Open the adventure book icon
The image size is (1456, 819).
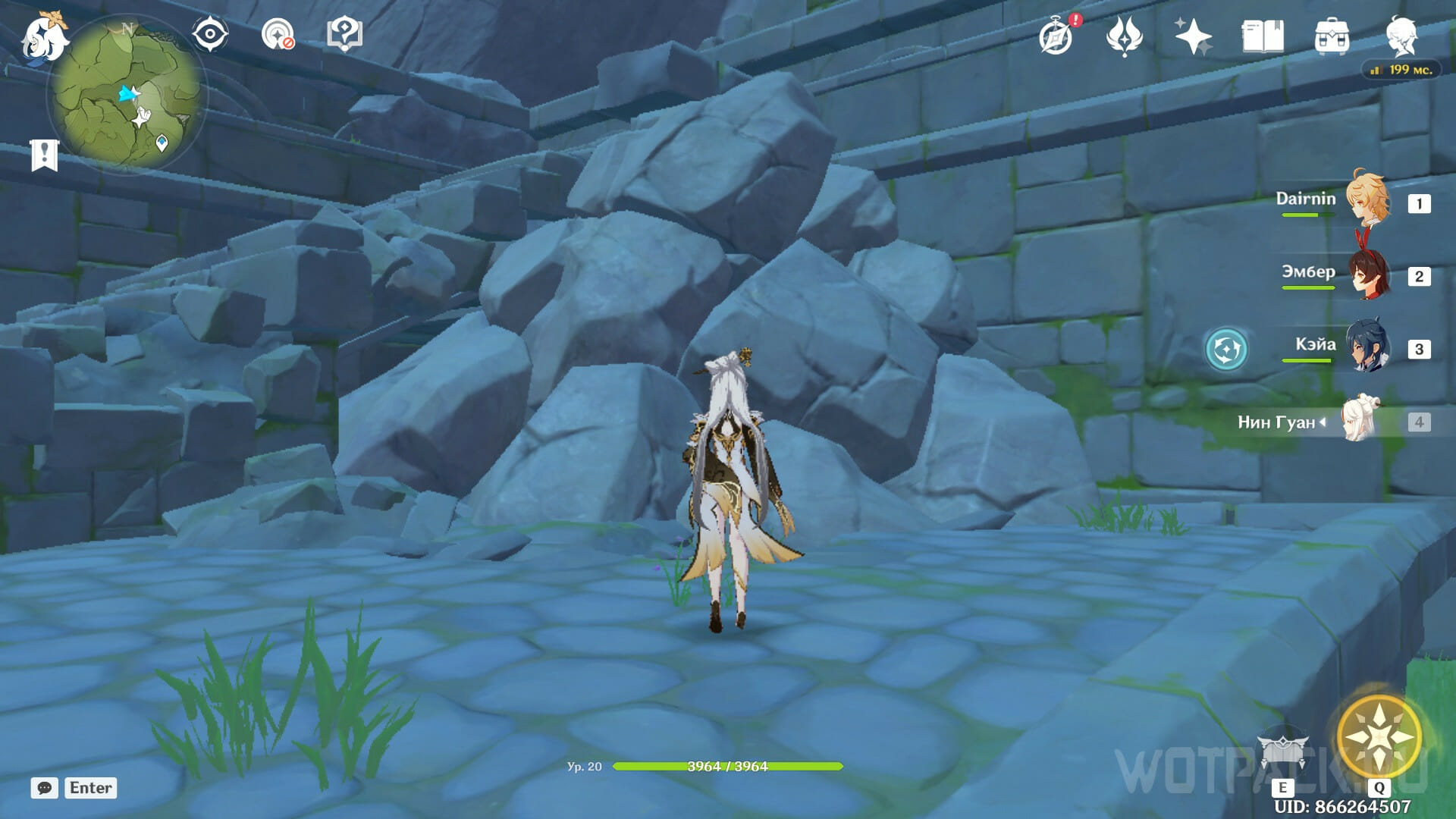click(x=1262, y=36)
